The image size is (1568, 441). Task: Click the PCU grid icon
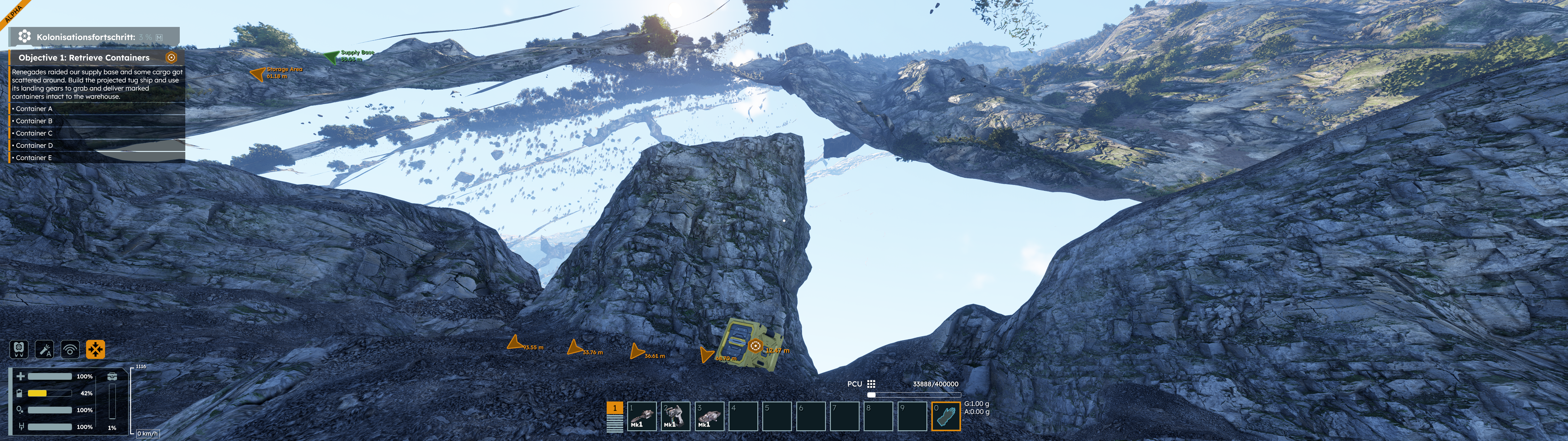tap(871, 384)
